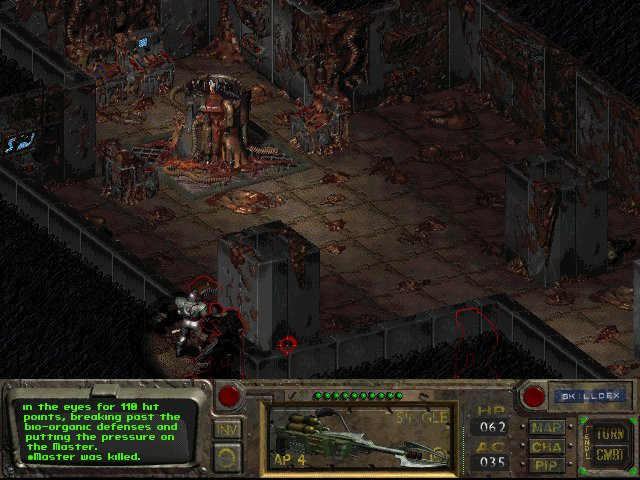Image resolution: width=640 pixels, height=480 pixels.
Task: End your turn with the TURN button
Action: [609, 435]
